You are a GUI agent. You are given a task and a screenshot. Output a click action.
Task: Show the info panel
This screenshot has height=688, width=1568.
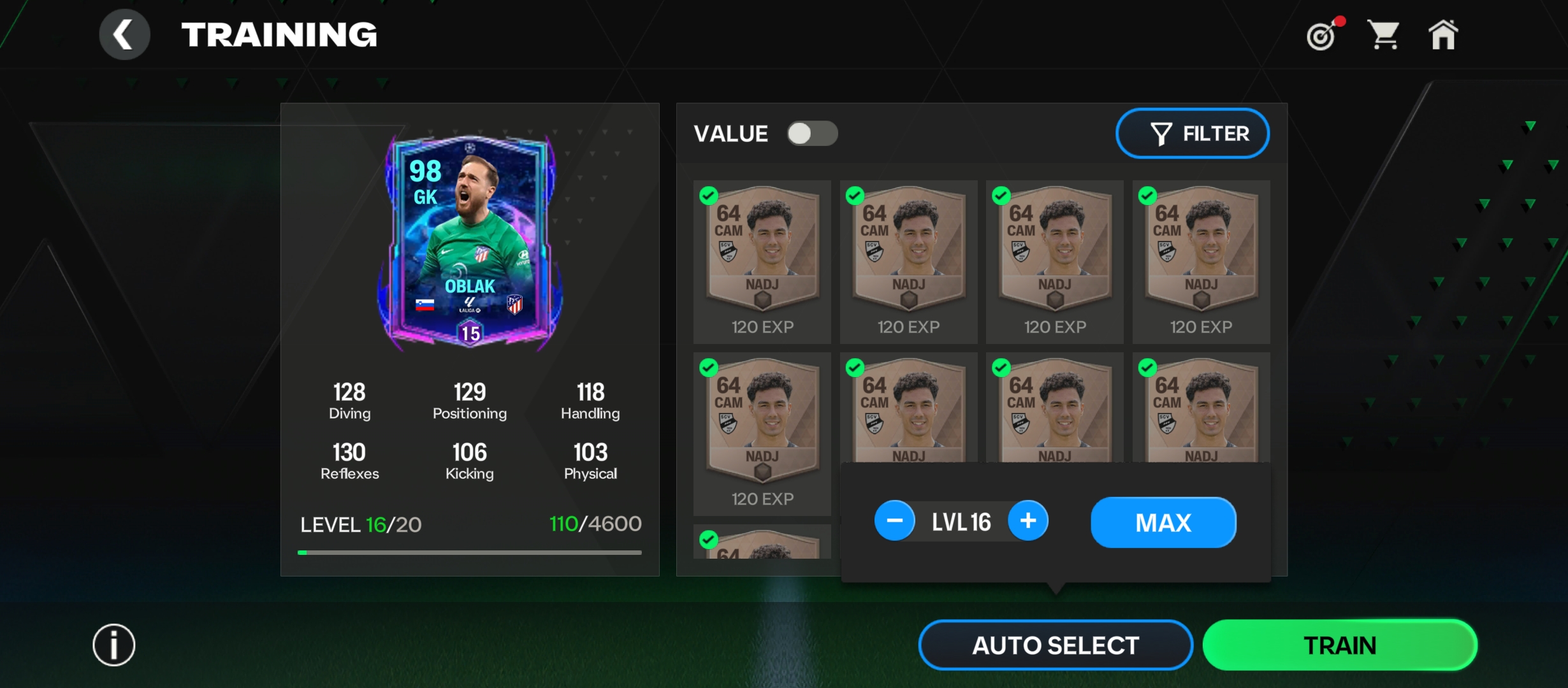pos(114,645)
